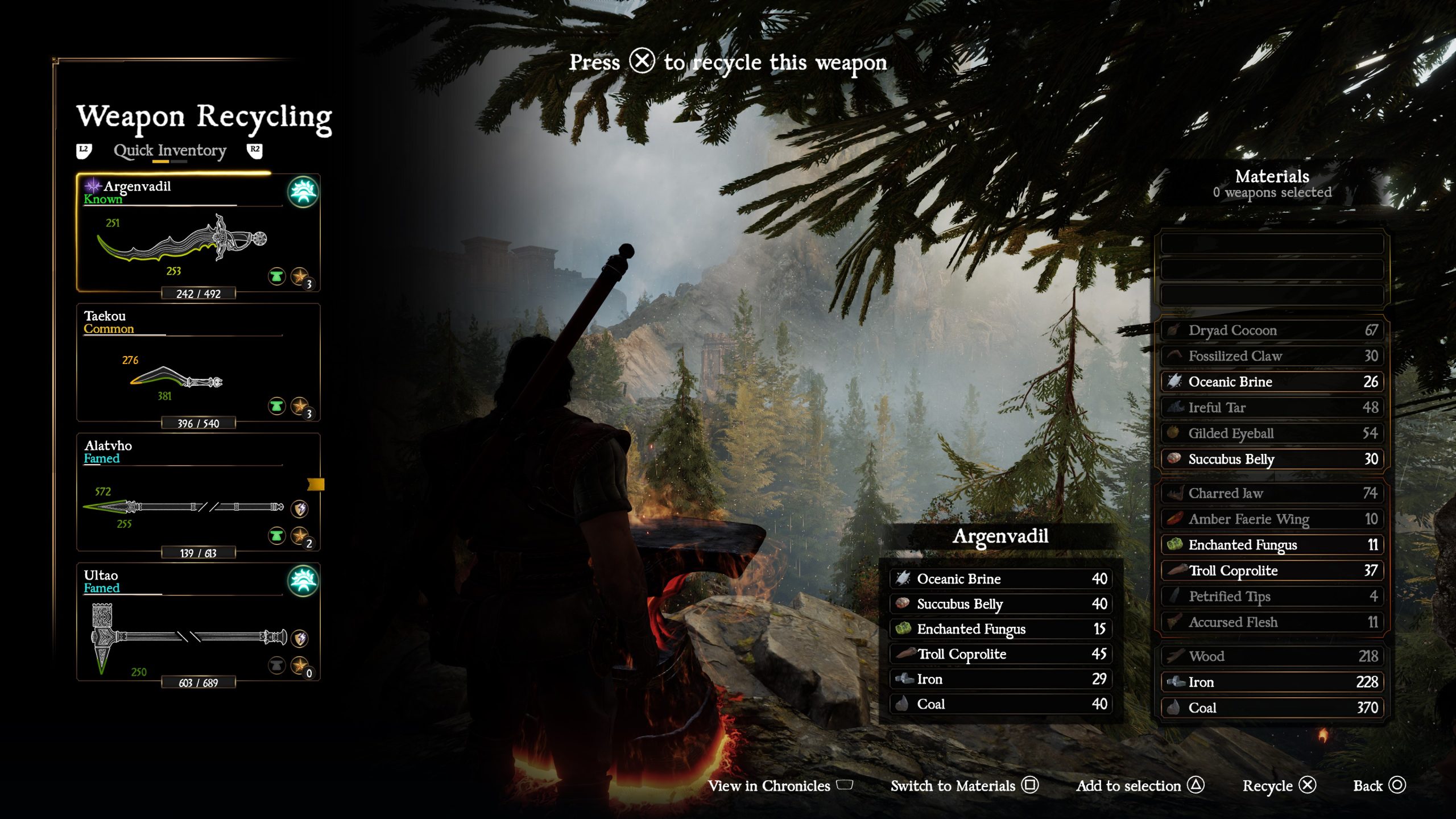Choose the Accursed Flesh material row
Viewport: 1456px width, 819px height.
pos(1272,622)
